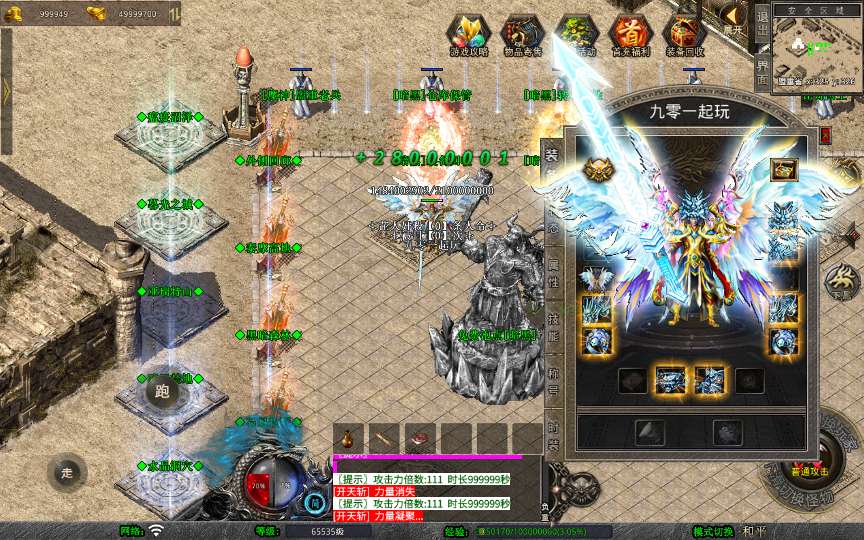The width and height of the screenshot is (864, 540).
Task: Click the 展开 expand arrow button
Action: pos(735,18)
